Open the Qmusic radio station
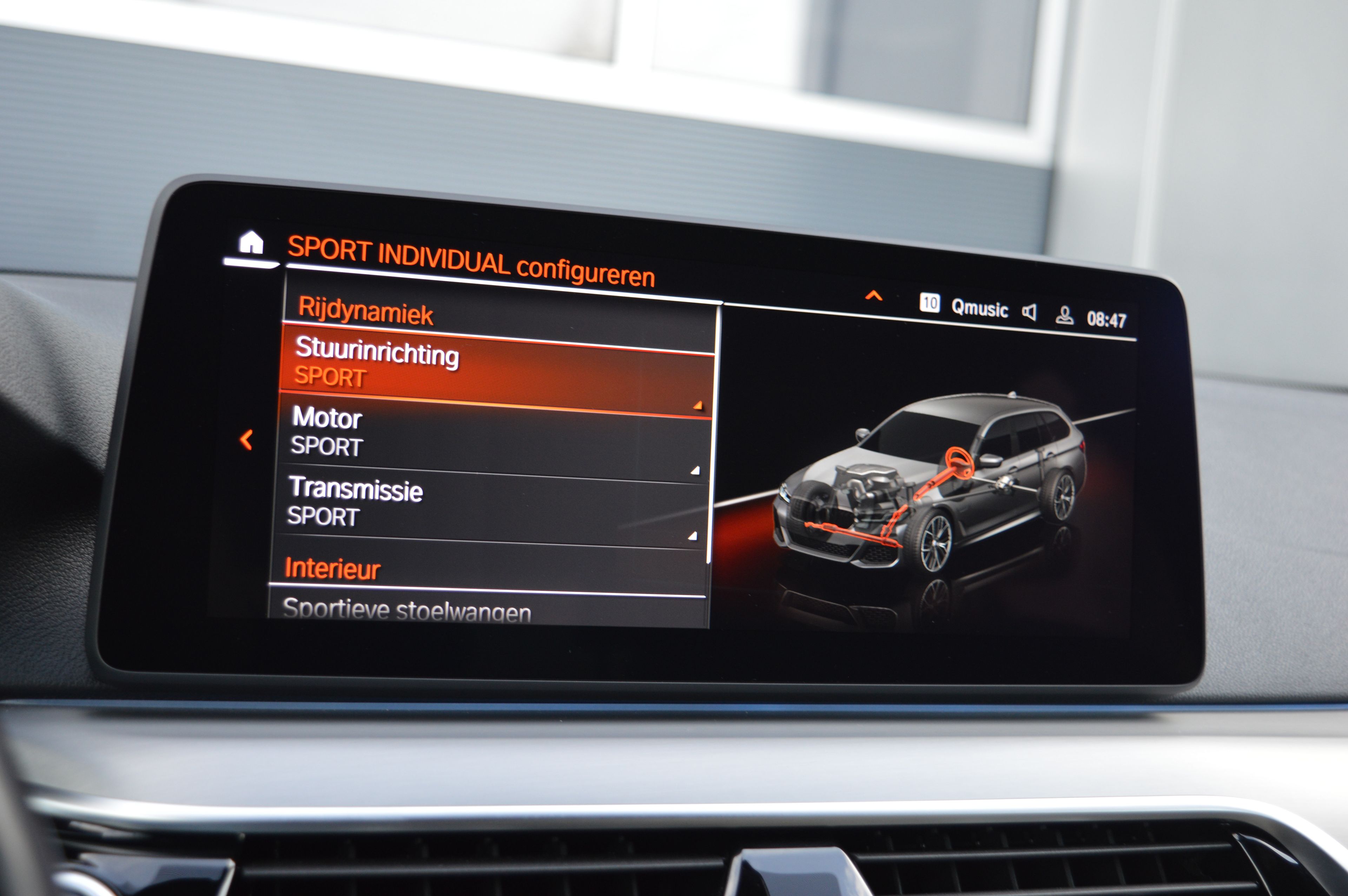 pos(979,308)
